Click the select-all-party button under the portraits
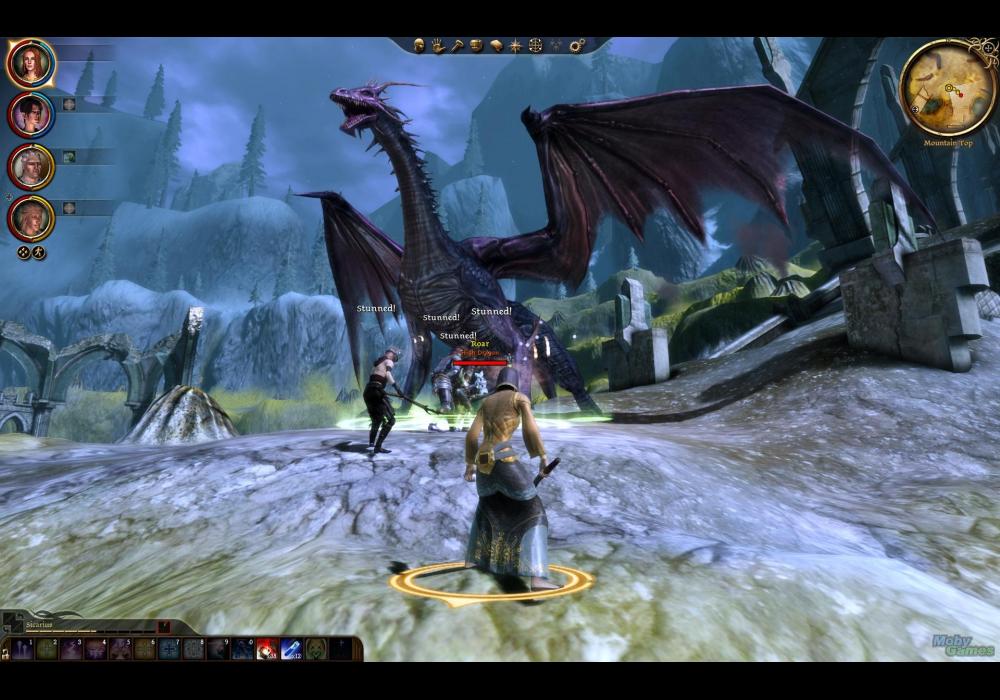 (24, 253)
